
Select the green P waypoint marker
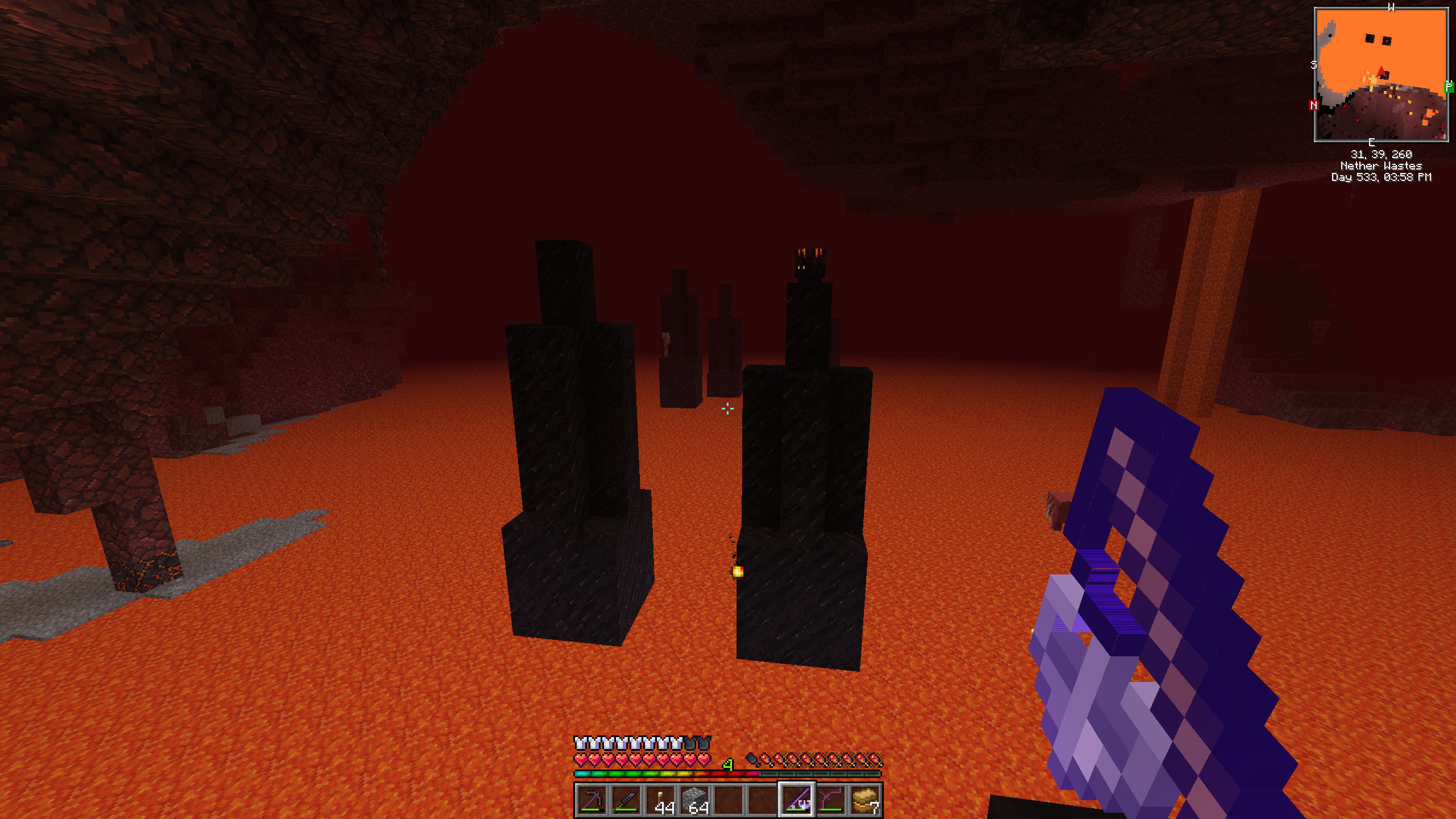1449,87
